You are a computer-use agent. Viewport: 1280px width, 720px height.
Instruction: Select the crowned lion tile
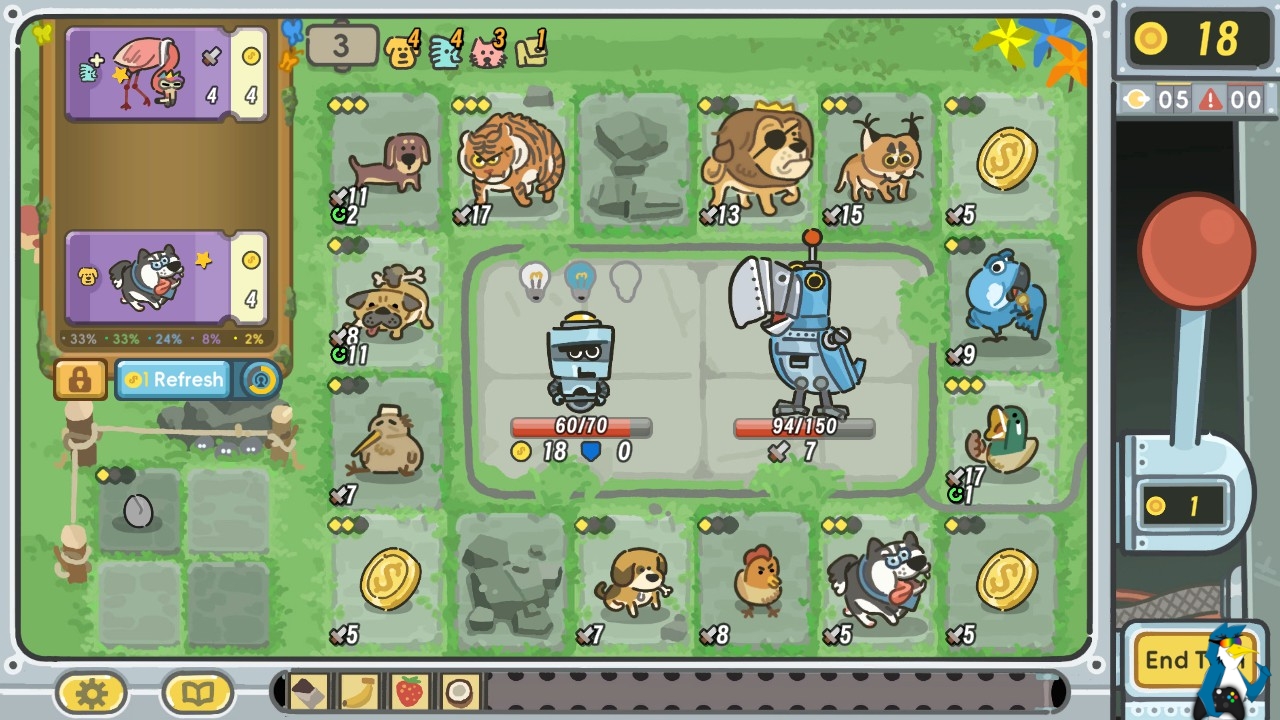click(x=757, y=162)
